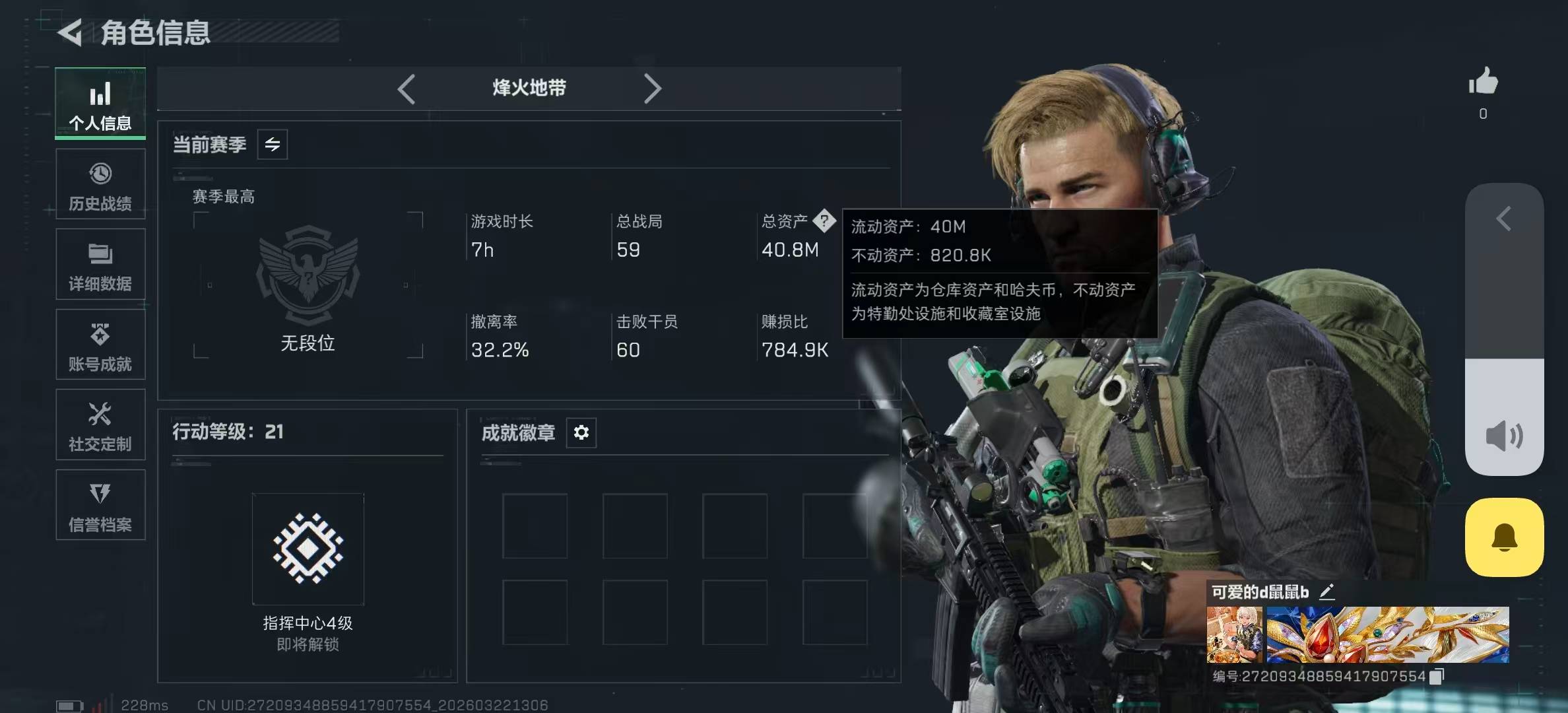Edit the nickname with the pencil icon
1568x713 pixels.
[1326, 592]
